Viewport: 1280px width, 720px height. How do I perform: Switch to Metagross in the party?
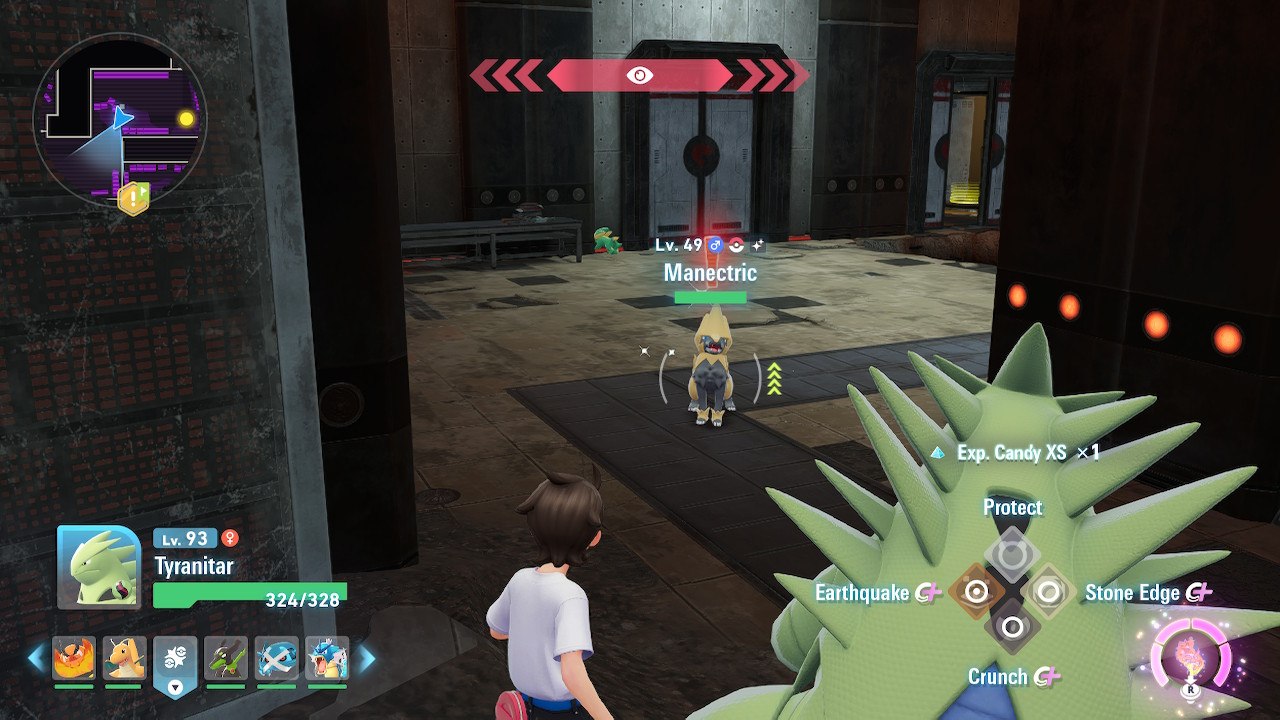(x=276, y=659)
